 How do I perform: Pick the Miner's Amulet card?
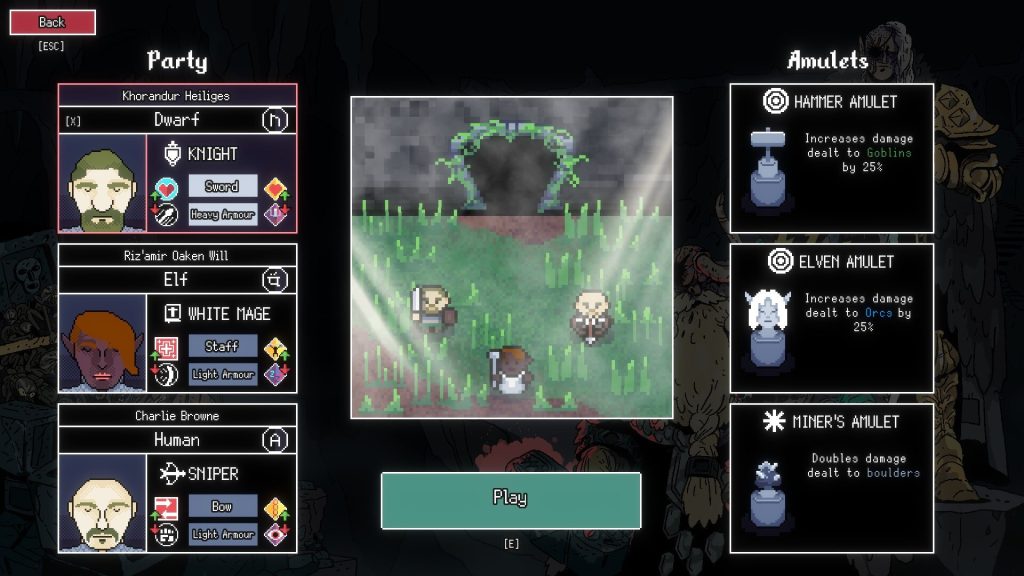point(831,478)
